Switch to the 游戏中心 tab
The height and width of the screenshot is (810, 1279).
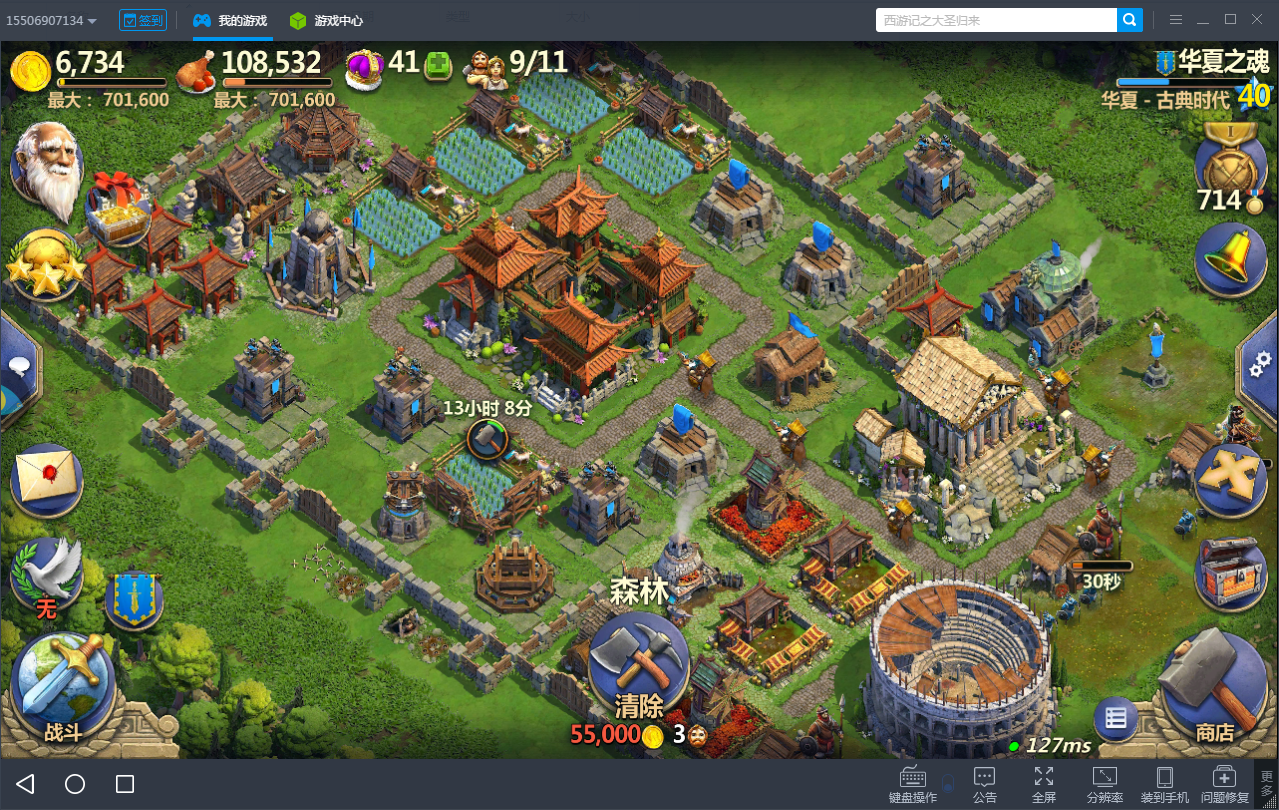[326, 20]
